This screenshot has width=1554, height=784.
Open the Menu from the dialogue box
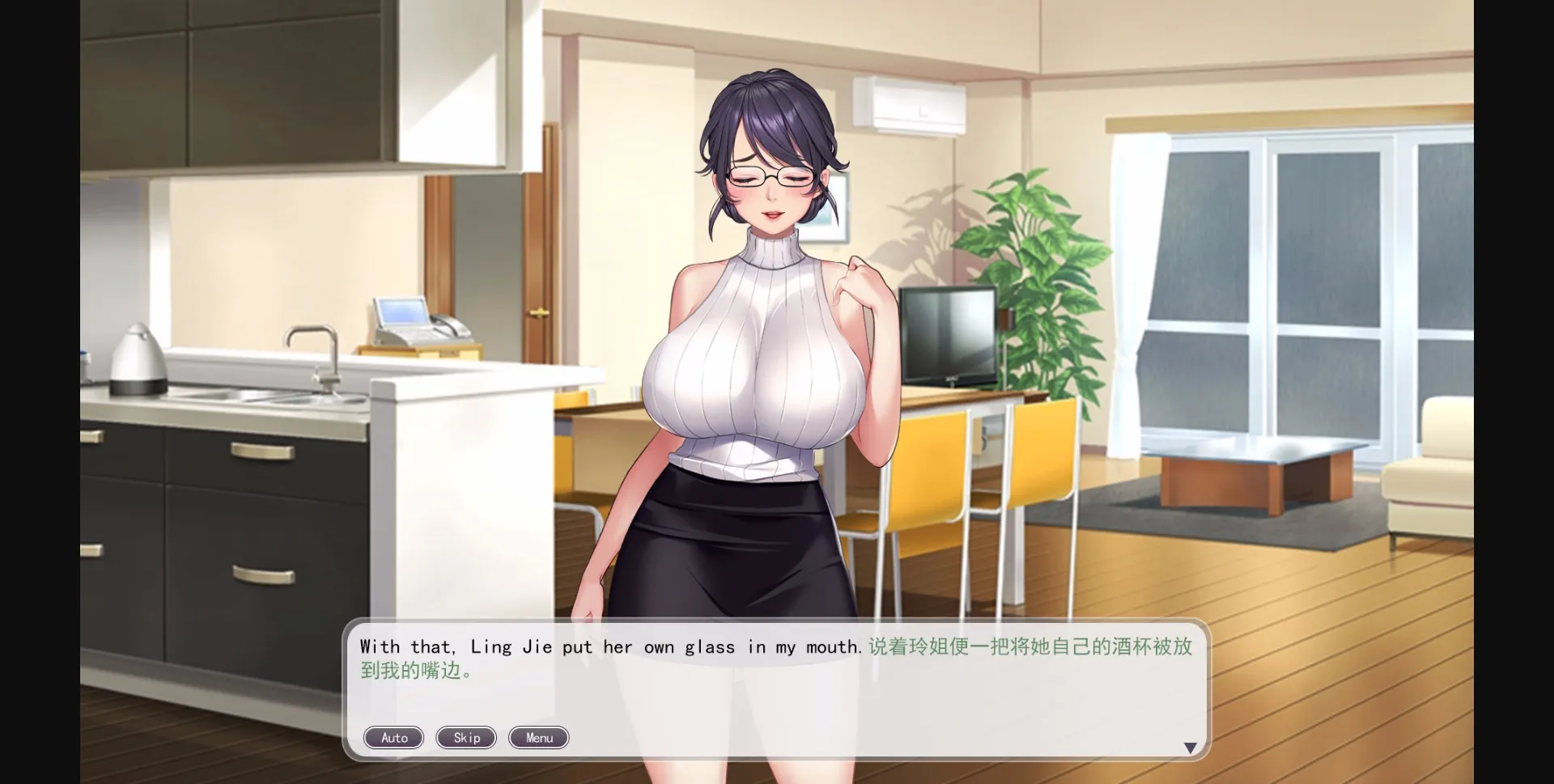click(x=537, y=737)
